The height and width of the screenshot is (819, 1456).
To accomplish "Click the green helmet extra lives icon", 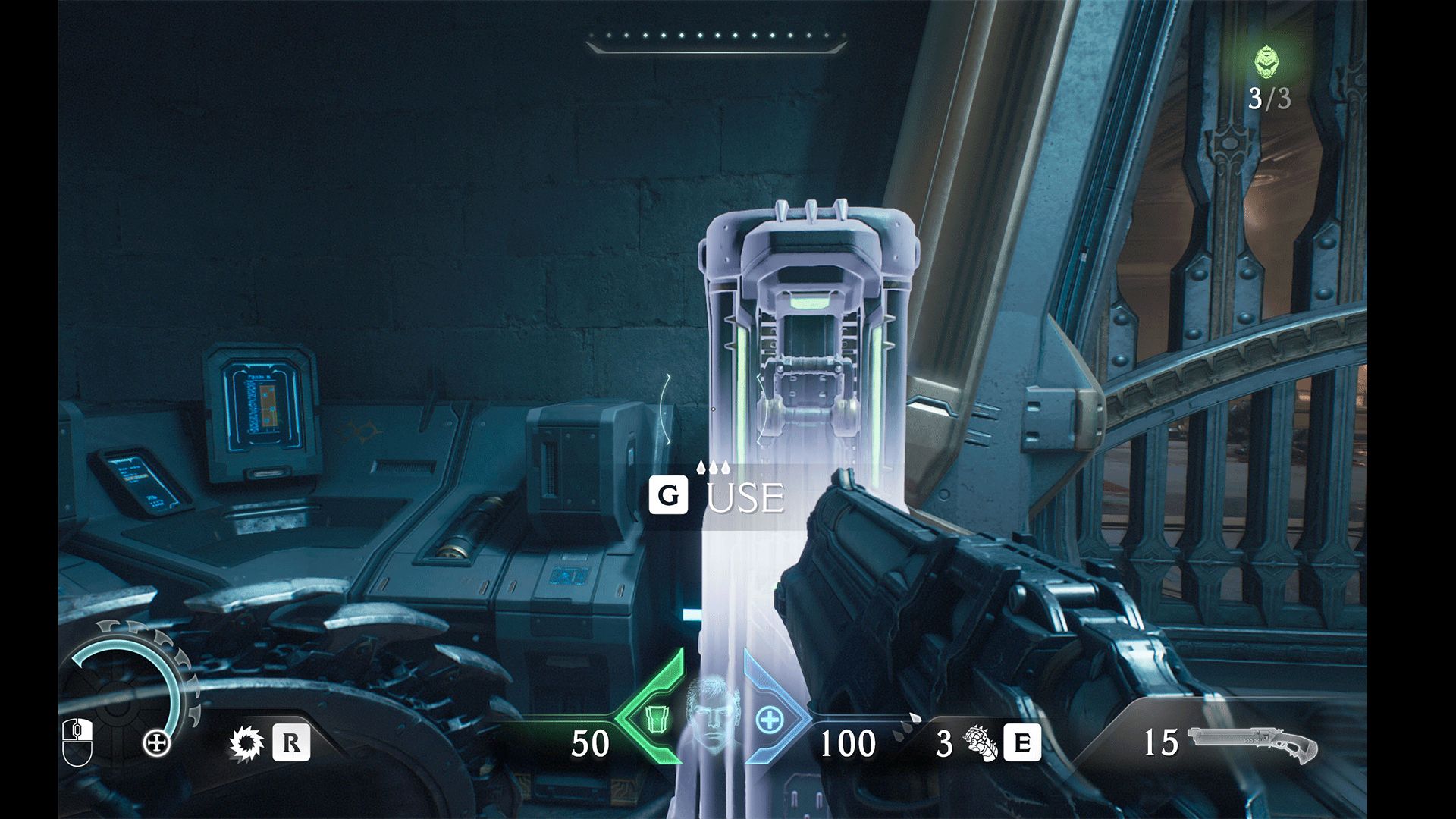I will 1266,62.
